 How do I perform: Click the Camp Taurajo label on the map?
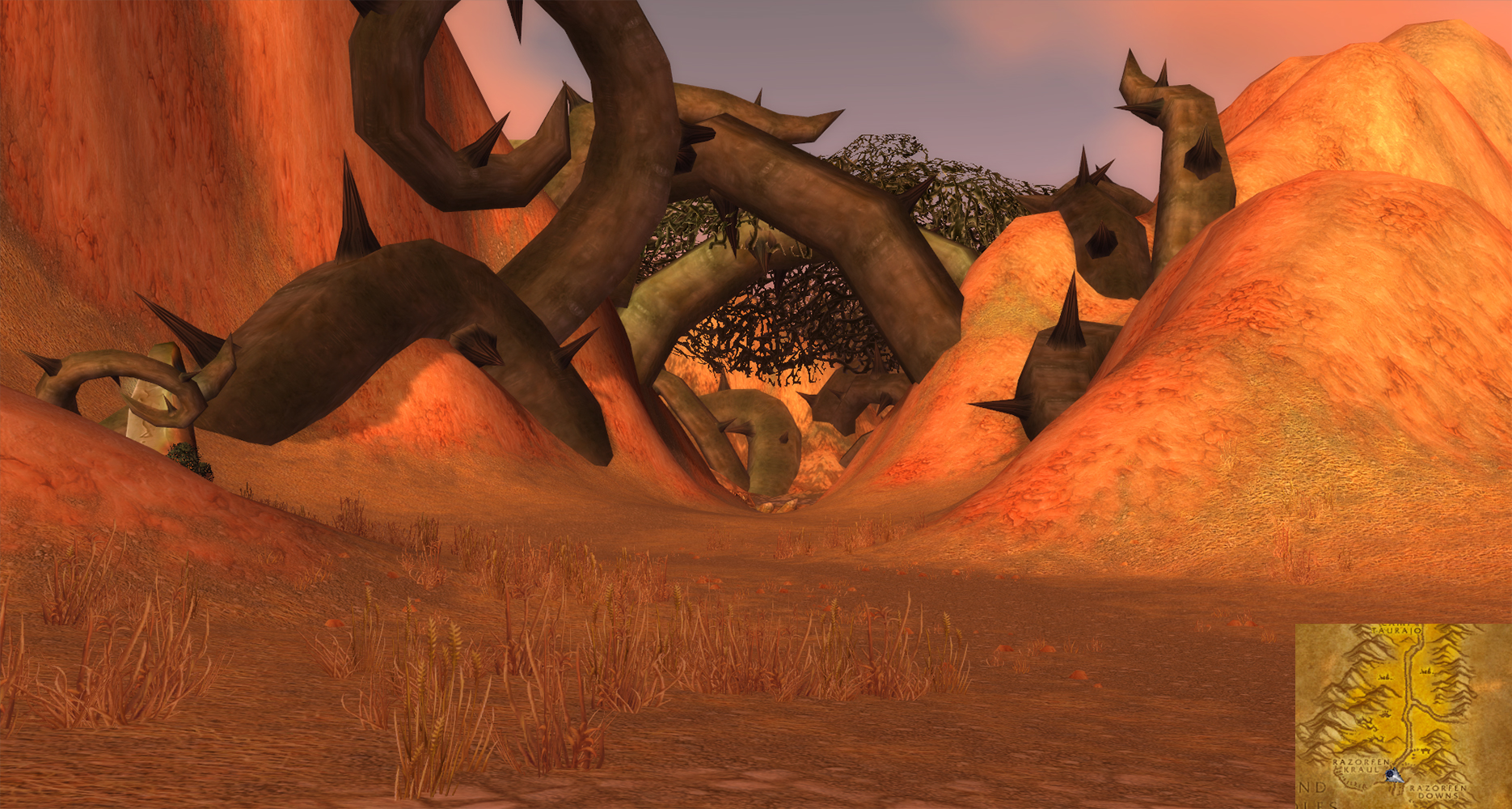click(x=1396, y=629)
